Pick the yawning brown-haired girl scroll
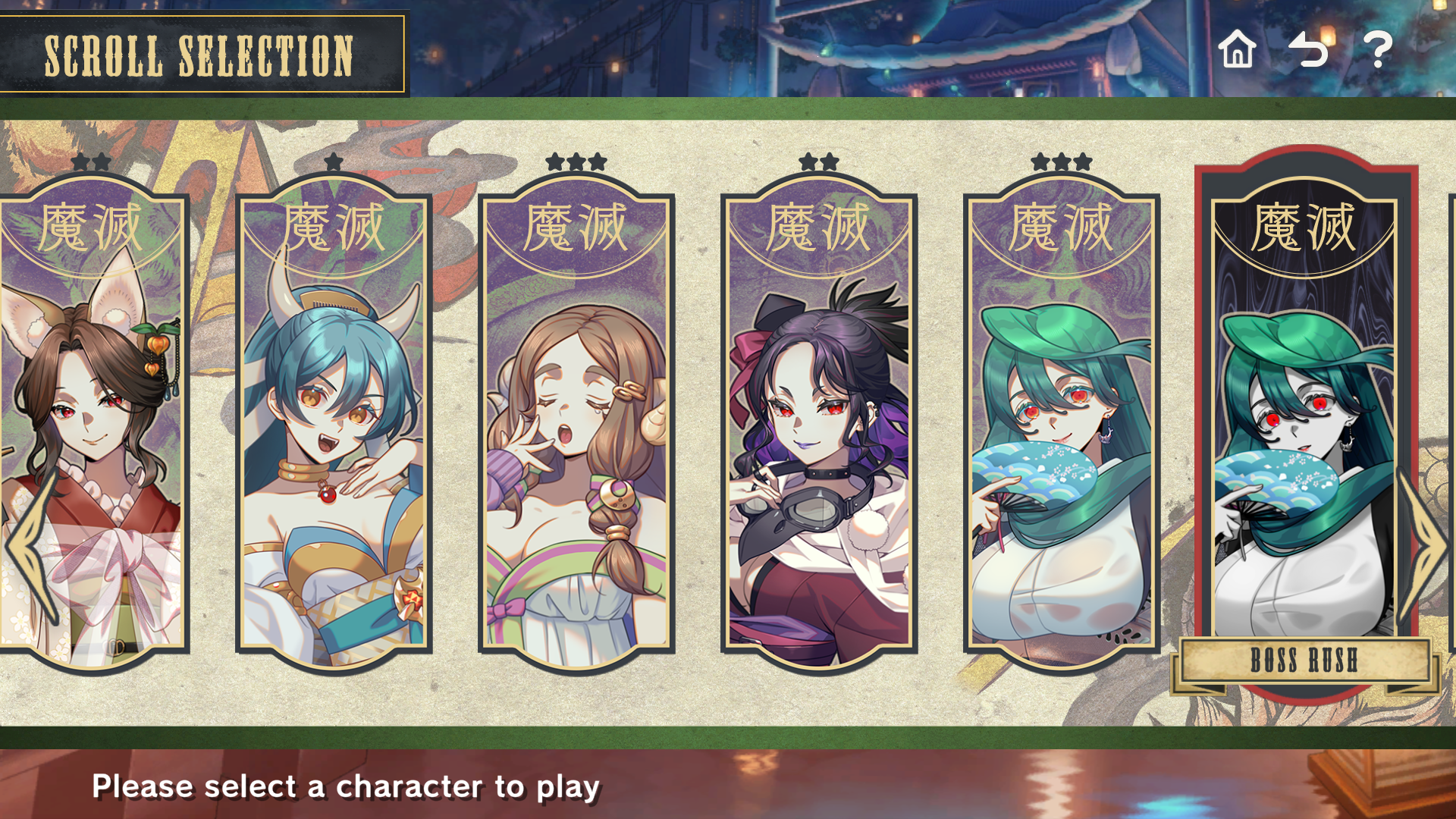The image size is (1456, 819). [x=576, y=425]
